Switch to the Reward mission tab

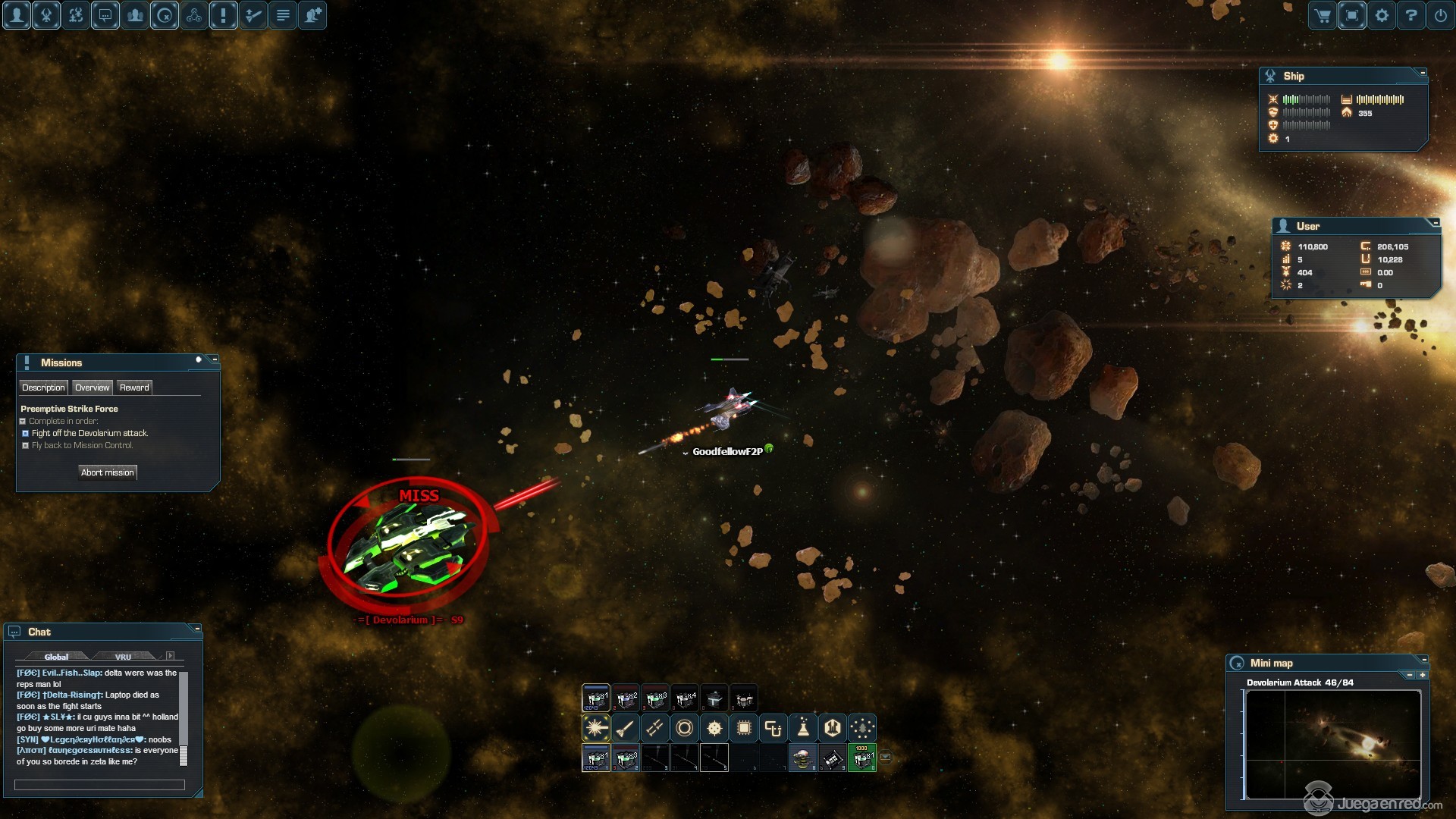[x=134, y=388]
